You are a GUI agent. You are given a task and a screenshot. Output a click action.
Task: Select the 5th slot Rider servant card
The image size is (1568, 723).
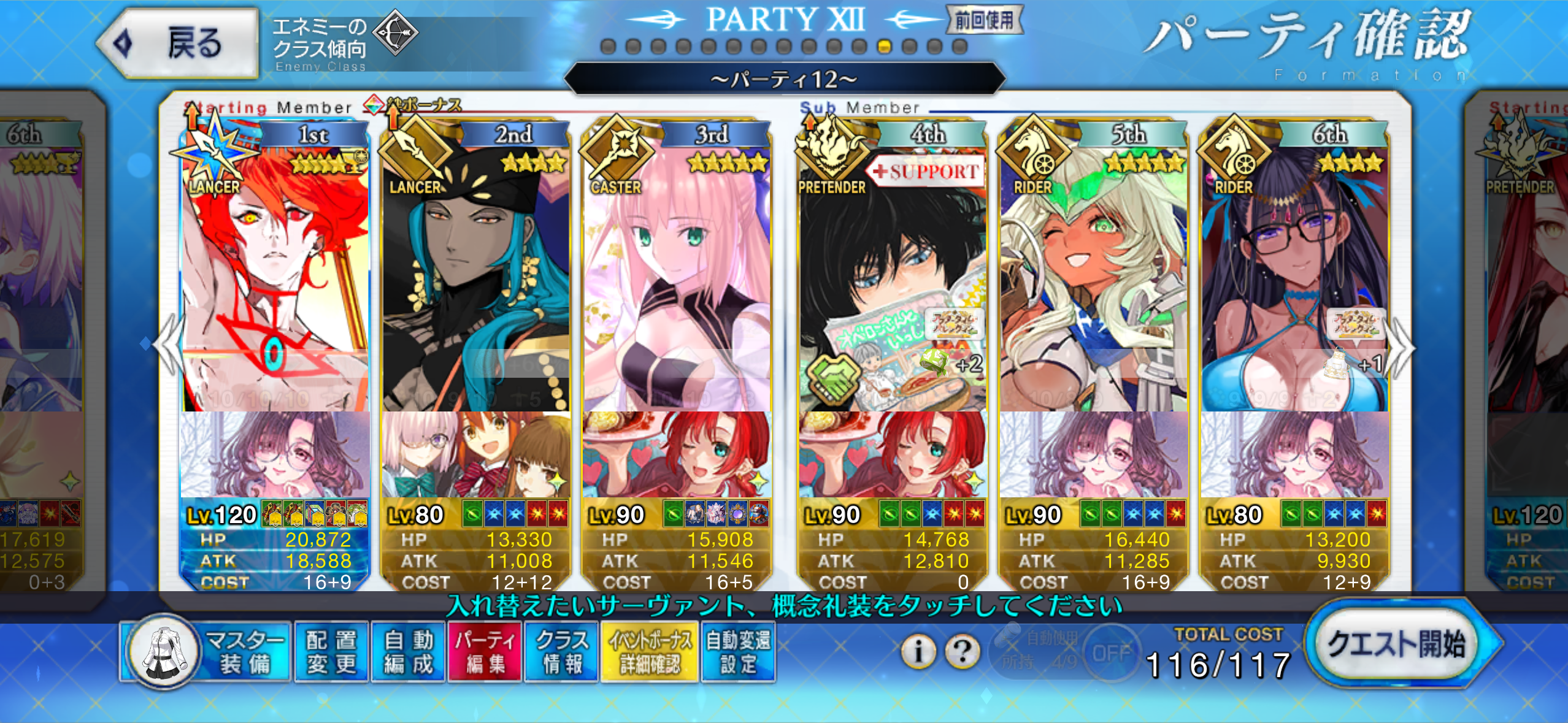(1094, 276)
